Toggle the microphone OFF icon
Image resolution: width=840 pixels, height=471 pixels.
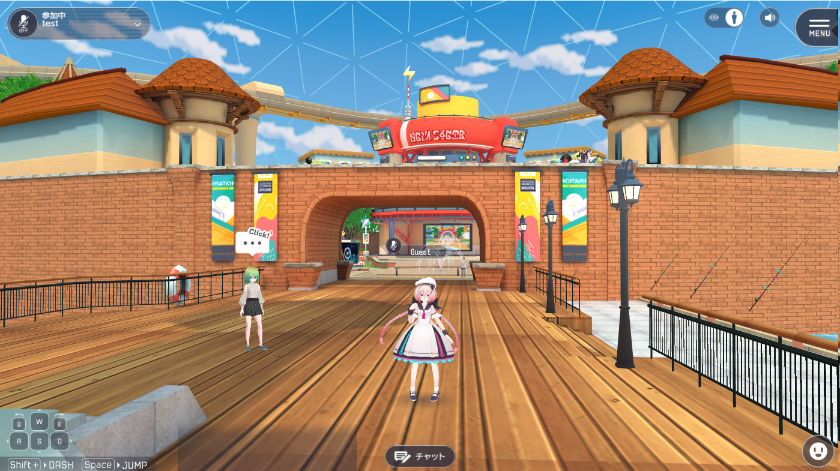pos(25,22)
